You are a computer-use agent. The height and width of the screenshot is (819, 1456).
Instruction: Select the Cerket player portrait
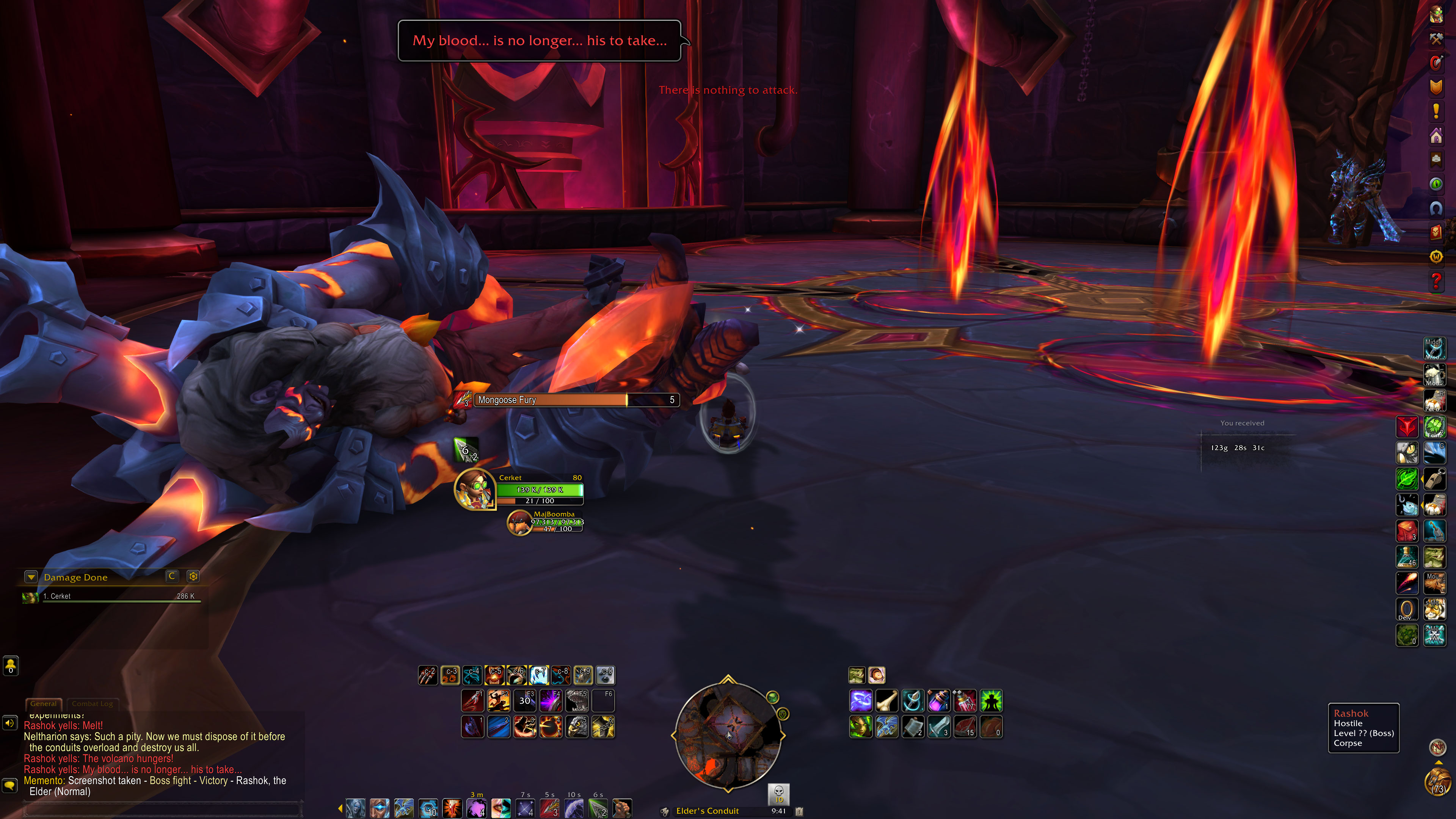pos(475,489)
